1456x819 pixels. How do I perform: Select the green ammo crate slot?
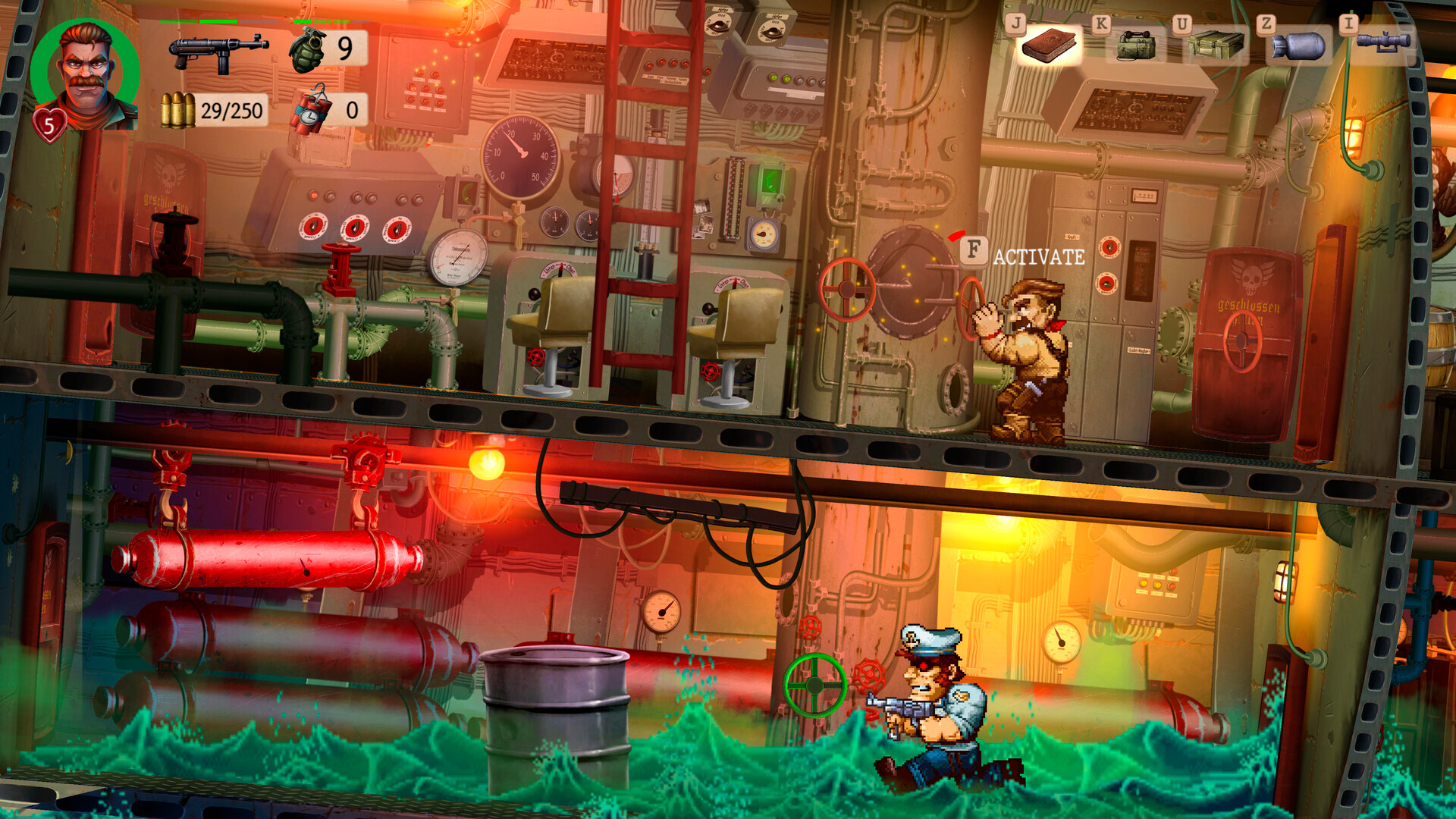point(1216,46)
